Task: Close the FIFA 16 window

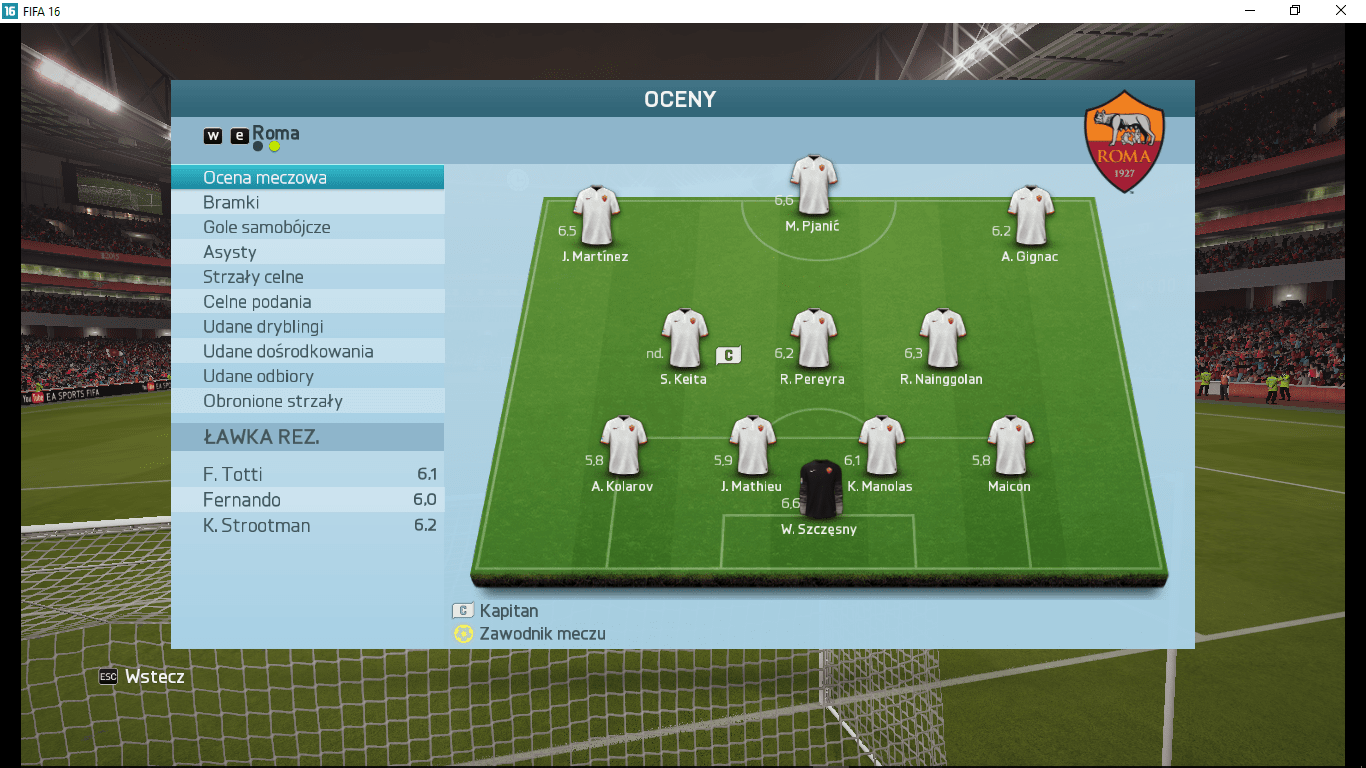Action: click(x=1341, y=10)
